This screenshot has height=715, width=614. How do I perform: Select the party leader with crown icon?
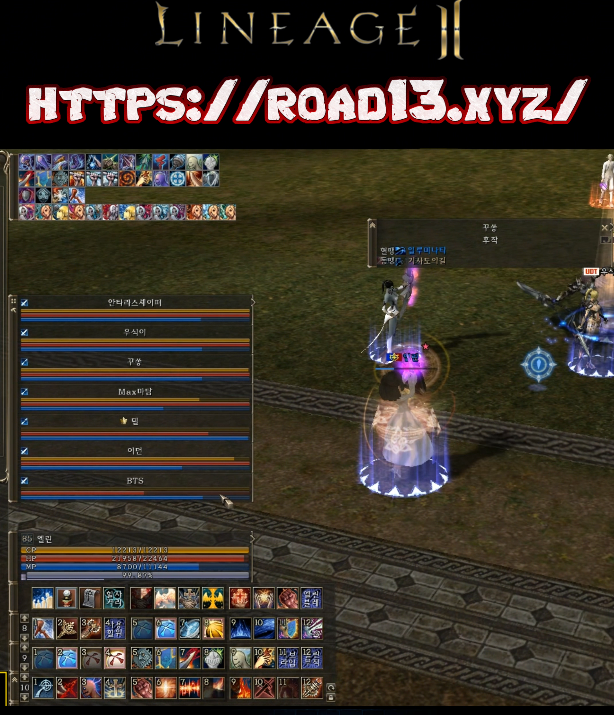click(x=135, y=421)
